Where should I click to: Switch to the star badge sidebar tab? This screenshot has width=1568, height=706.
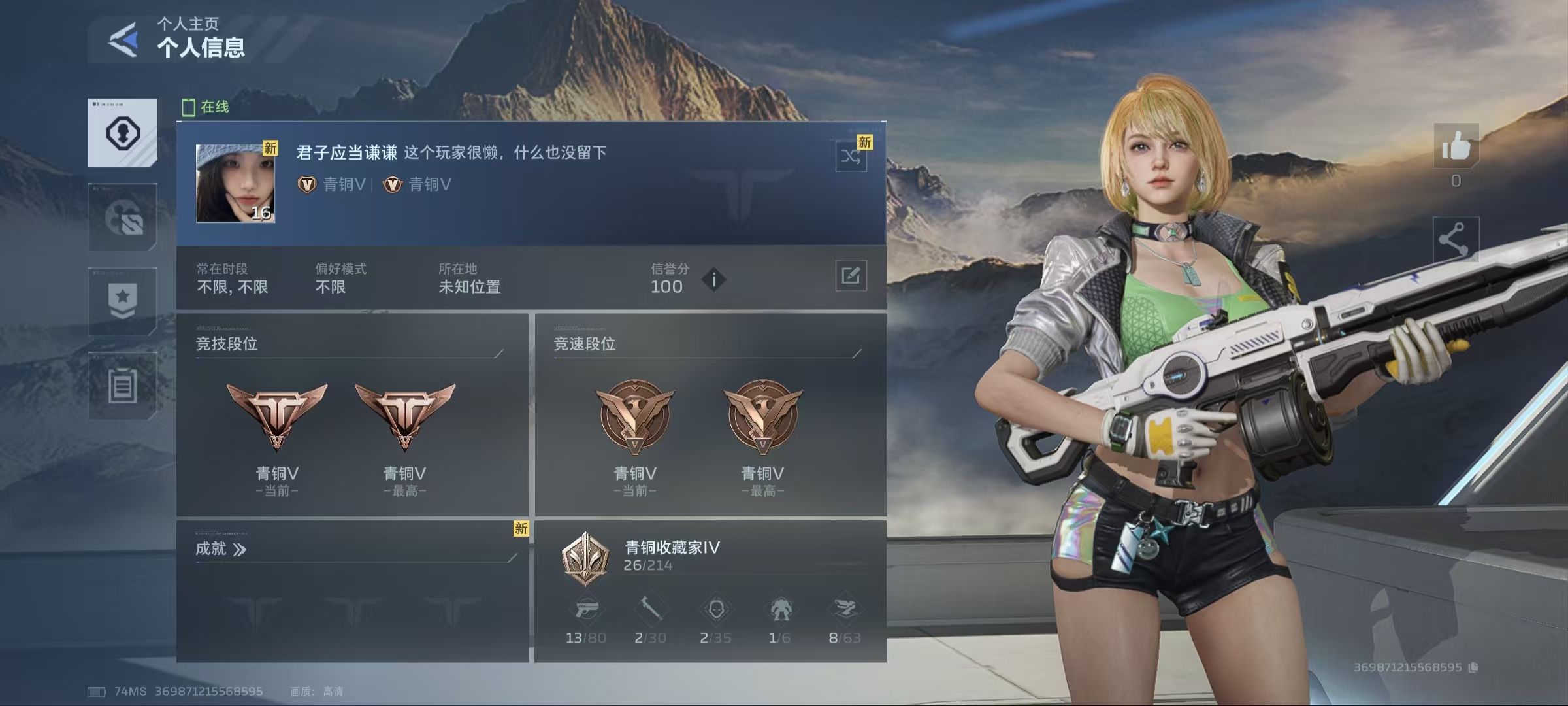(x=123, y=301)
